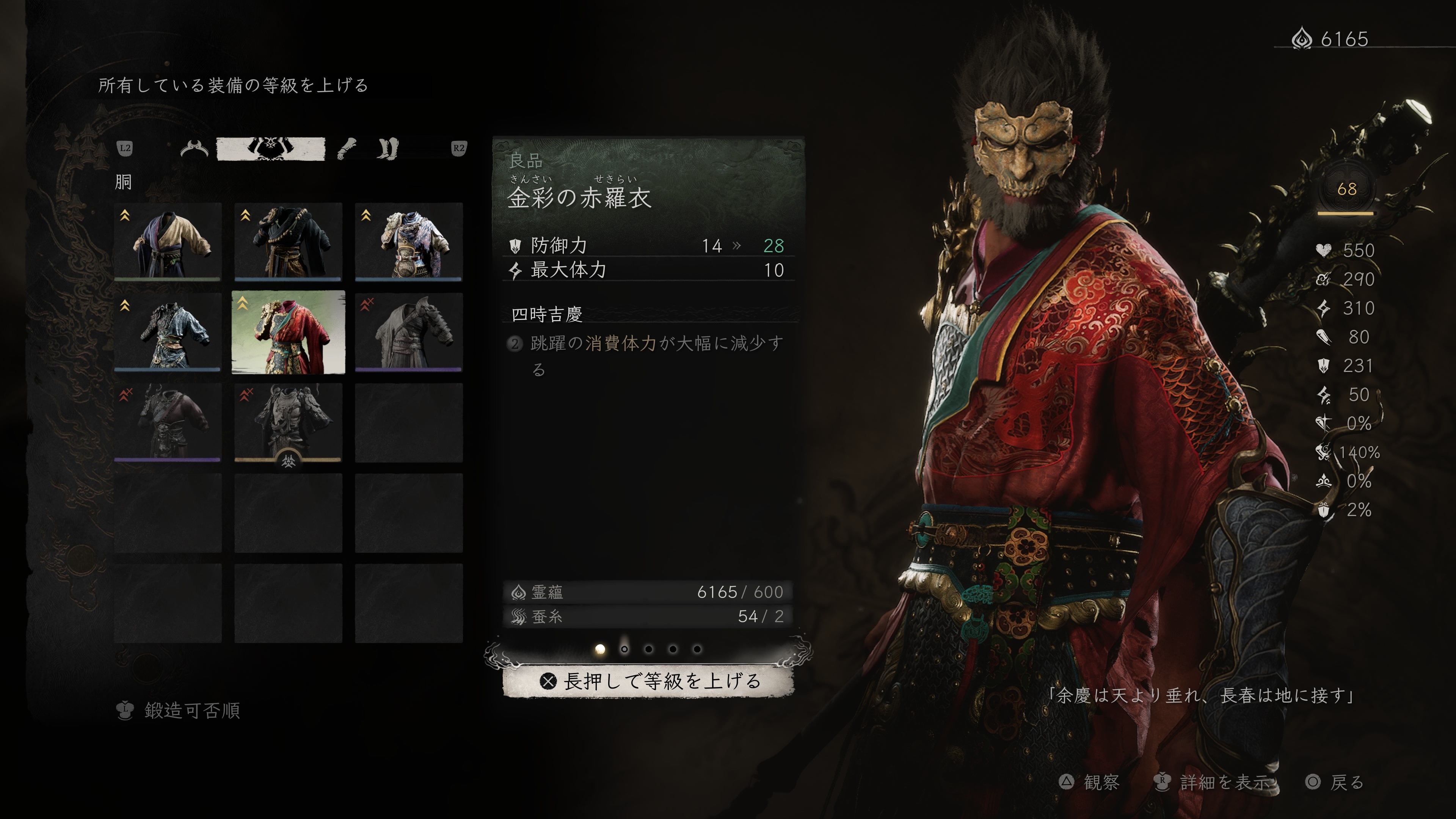Change sorting via 鍛造可否順
This screenshot has height=819, width=1456.
pyautogui.click(x=179, y=711)
